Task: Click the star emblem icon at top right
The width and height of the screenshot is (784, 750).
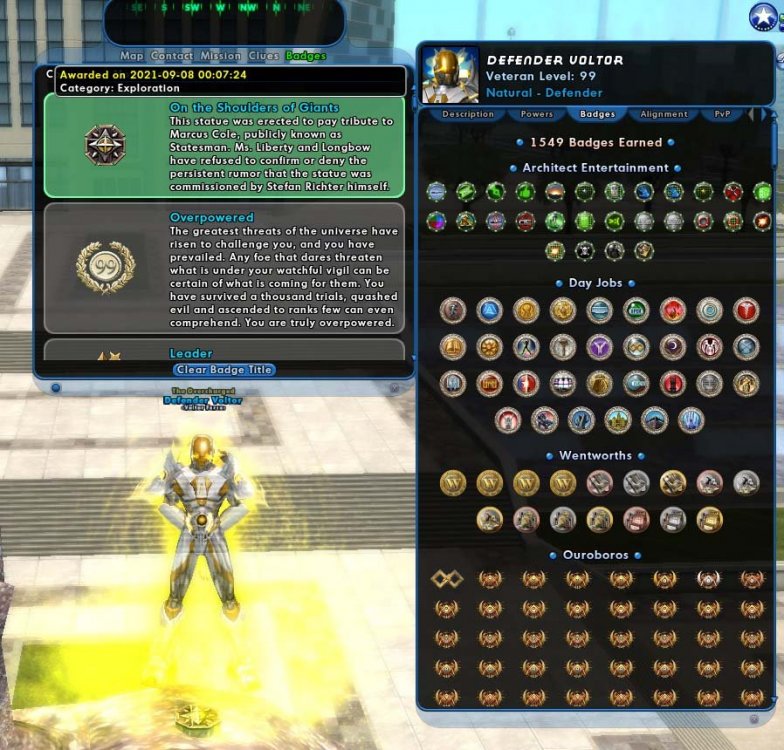Action: [x=764, y=17]
